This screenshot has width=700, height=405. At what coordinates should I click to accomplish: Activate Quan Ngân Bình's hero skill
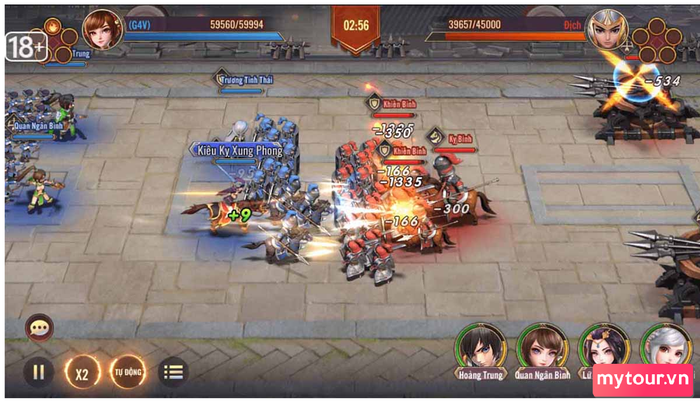coord(543,348)
